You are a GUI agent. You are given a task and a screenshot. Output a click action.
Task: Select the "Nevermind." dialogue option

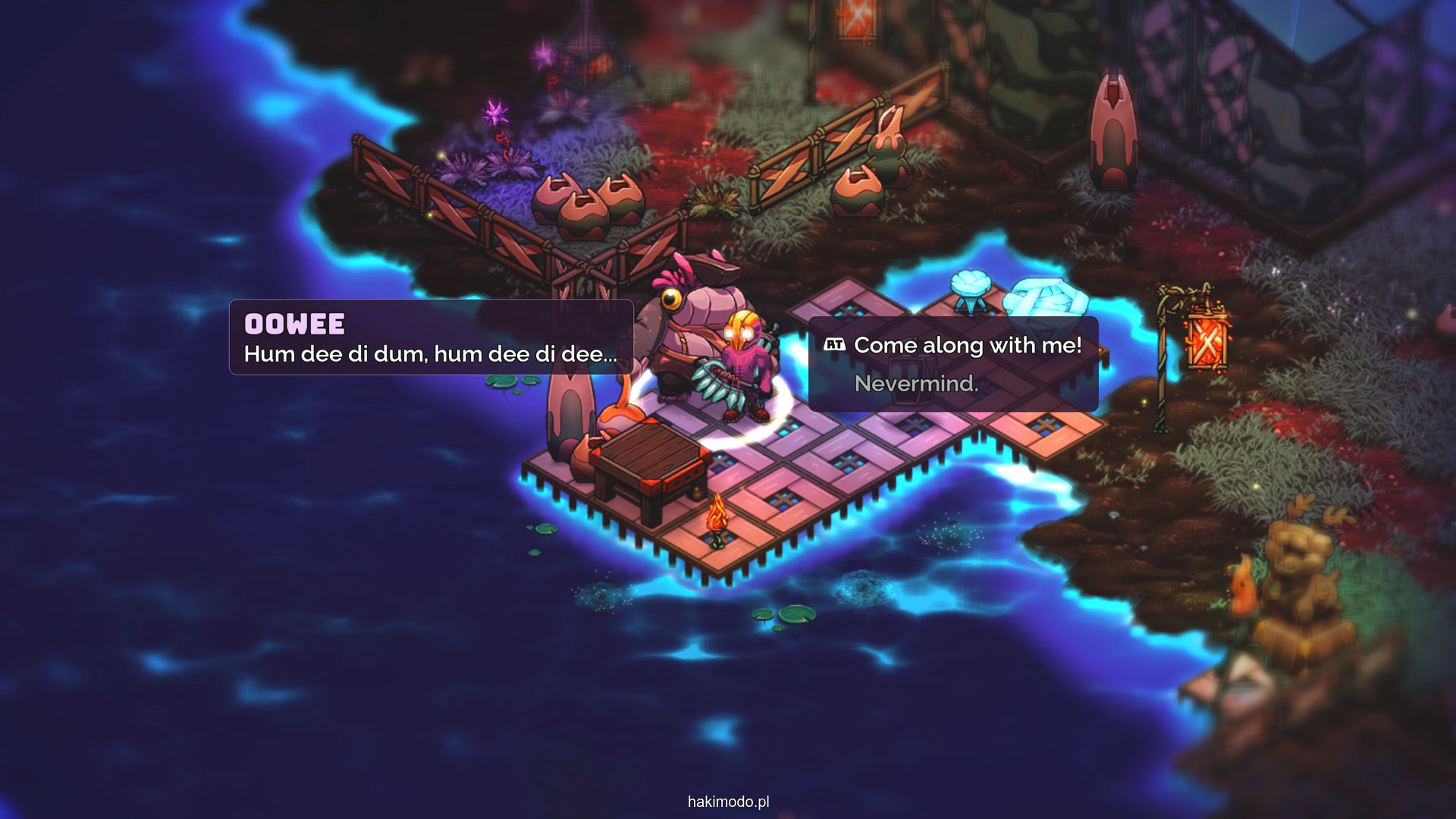[916, 384]
